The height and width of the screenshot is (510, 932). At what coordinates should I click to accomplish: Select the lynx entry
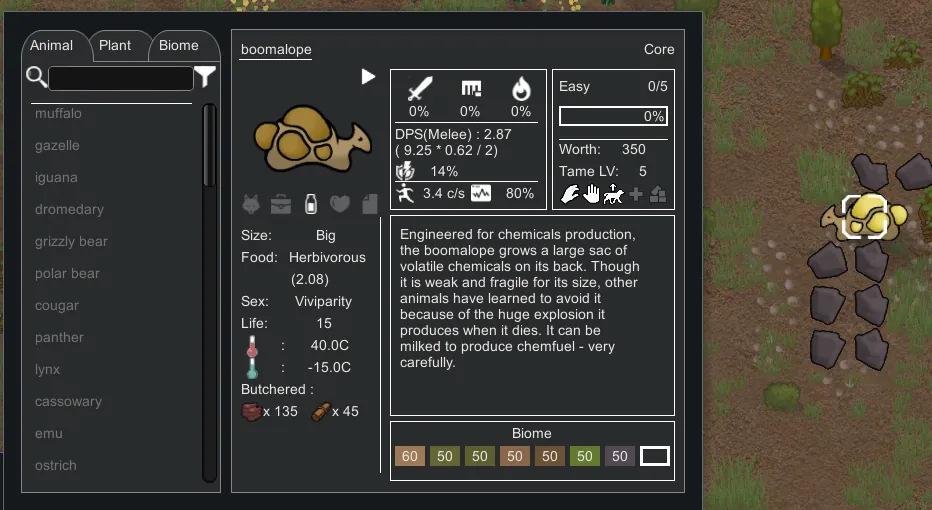coord(48,370)
